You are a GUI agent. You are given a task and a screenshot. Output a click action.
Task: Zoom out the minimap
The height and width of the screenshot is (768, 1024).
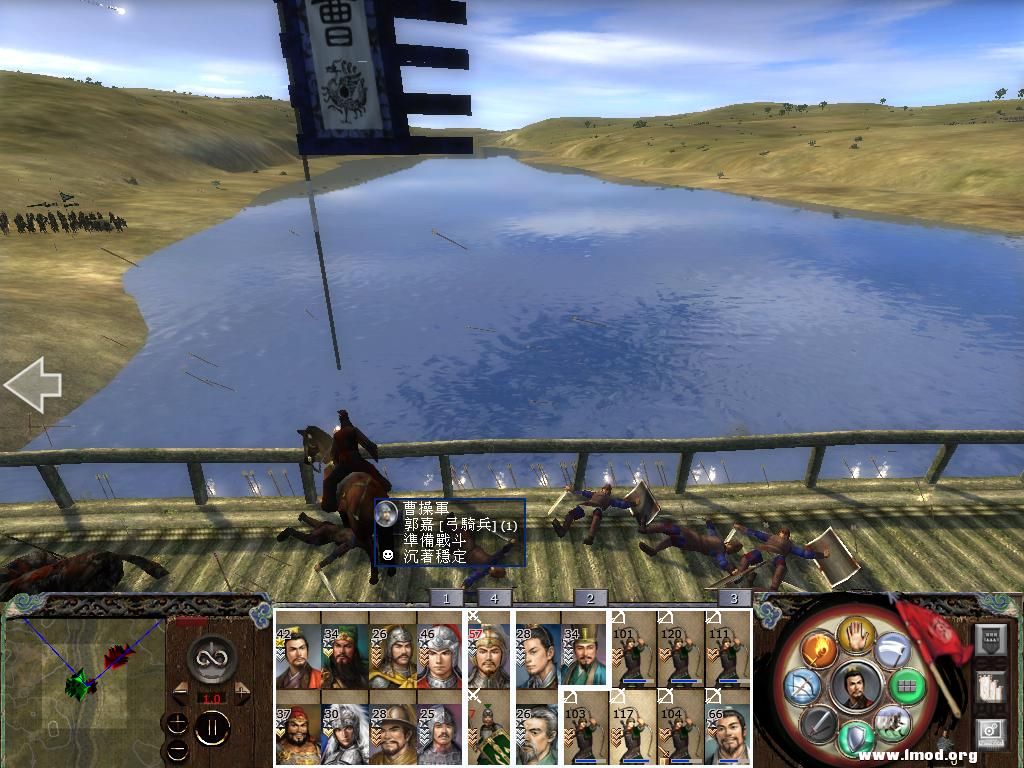pyautogui.click(x=176, y=749)
